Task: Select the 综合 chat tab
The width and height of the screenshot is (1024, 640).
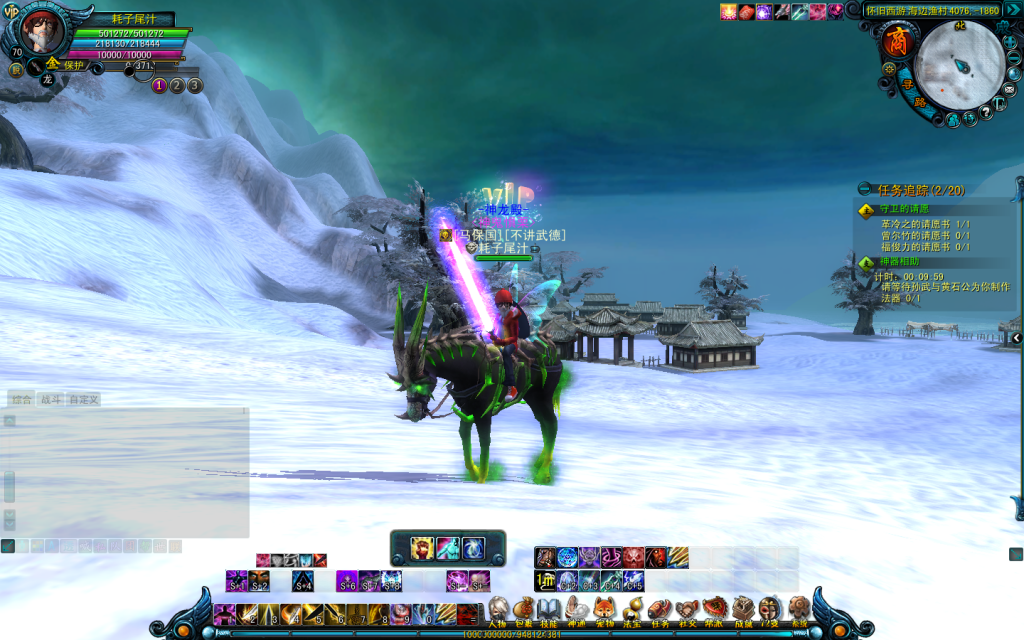Action: (21, 399)
